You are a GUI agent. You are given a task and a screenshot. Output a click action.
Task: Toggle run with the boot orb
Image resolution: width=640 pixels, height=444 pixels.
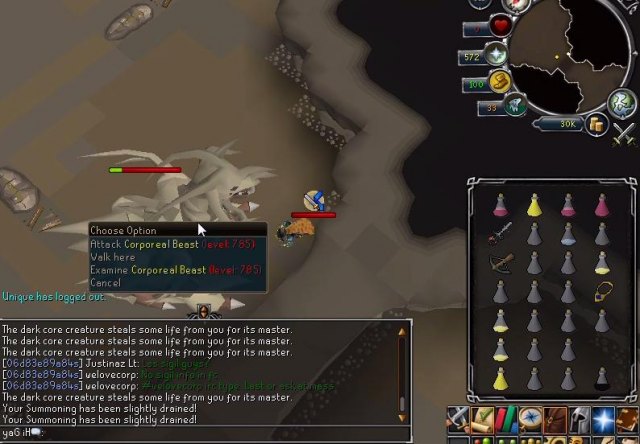(x=499, y=81)
